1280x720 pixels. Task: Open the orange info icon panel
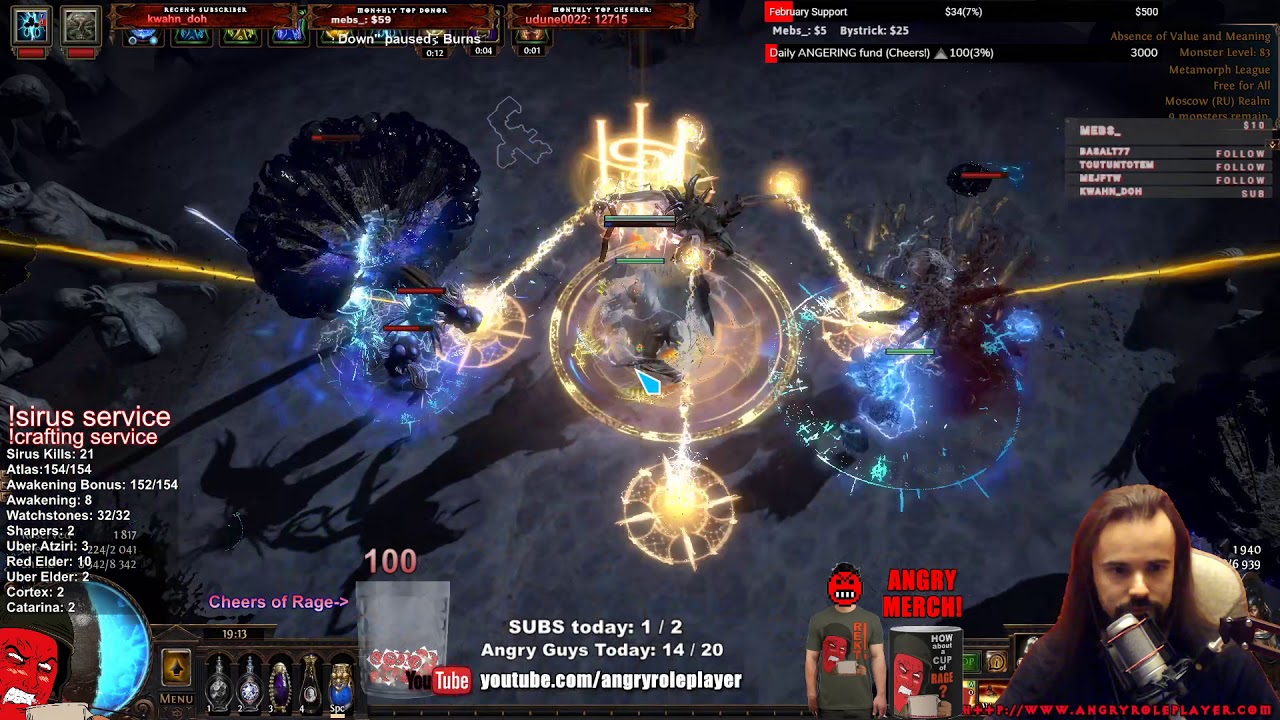tap(996, 662)
